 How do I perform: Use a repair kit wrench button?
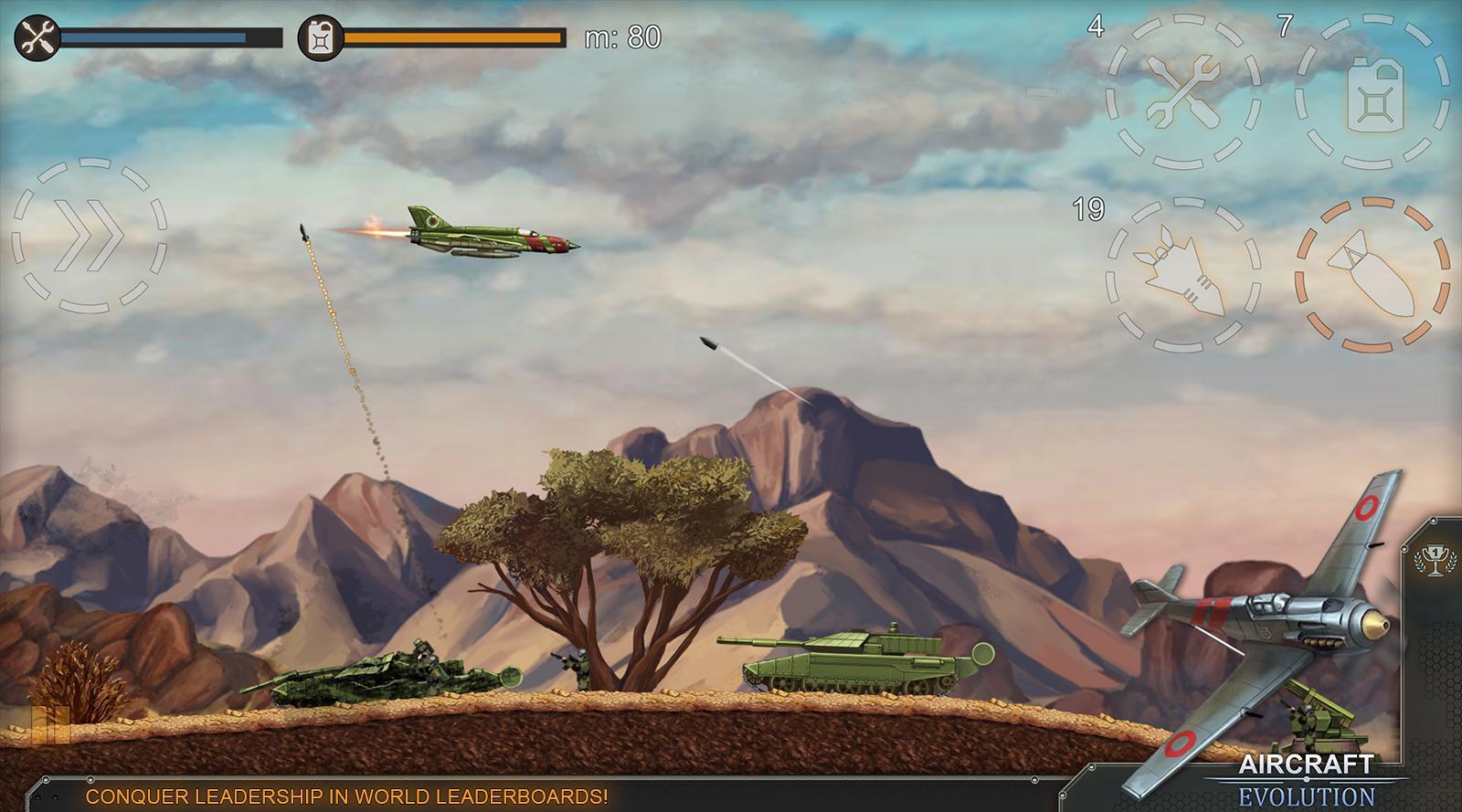point(1183,91)
